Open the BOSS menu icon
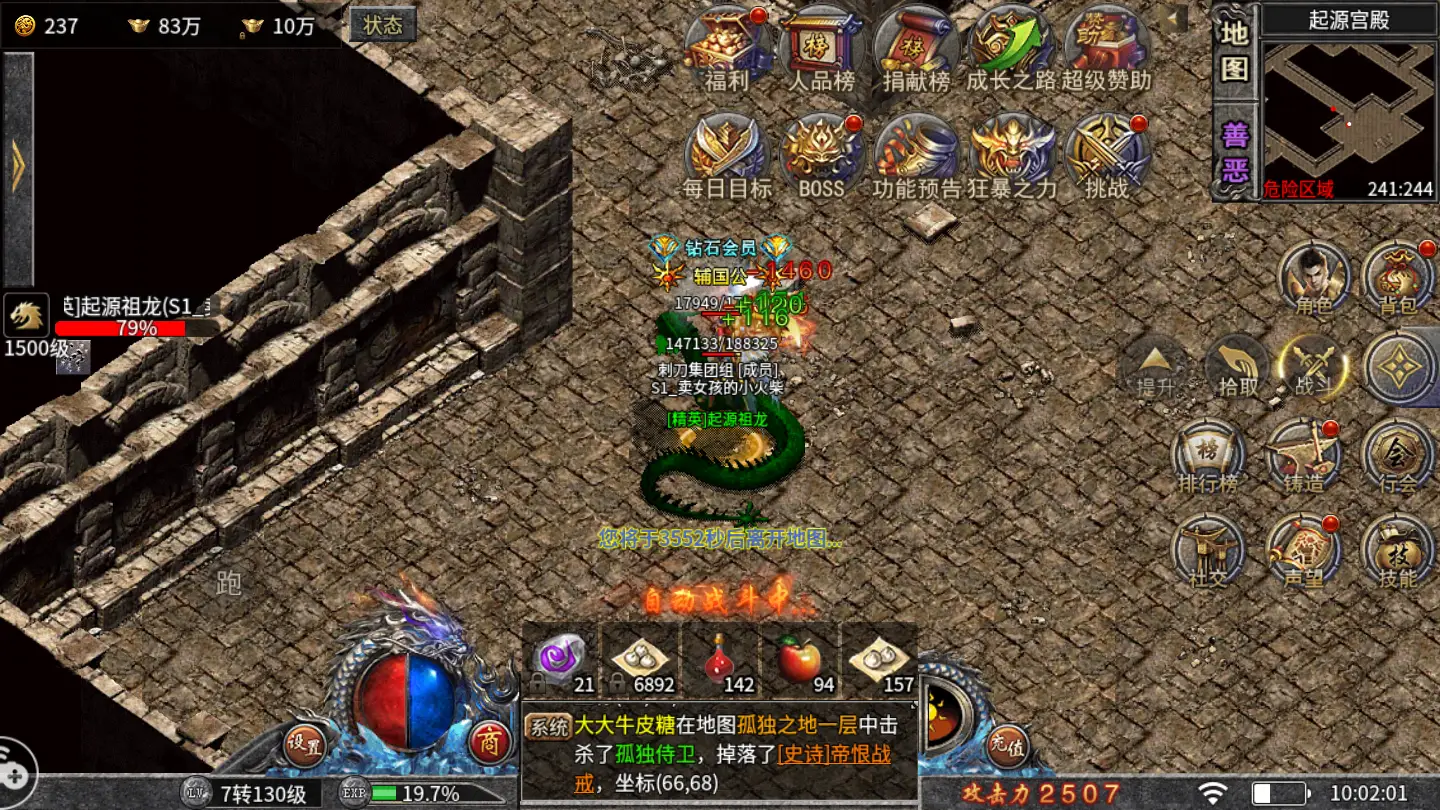1440x810 pixels. 821,152
